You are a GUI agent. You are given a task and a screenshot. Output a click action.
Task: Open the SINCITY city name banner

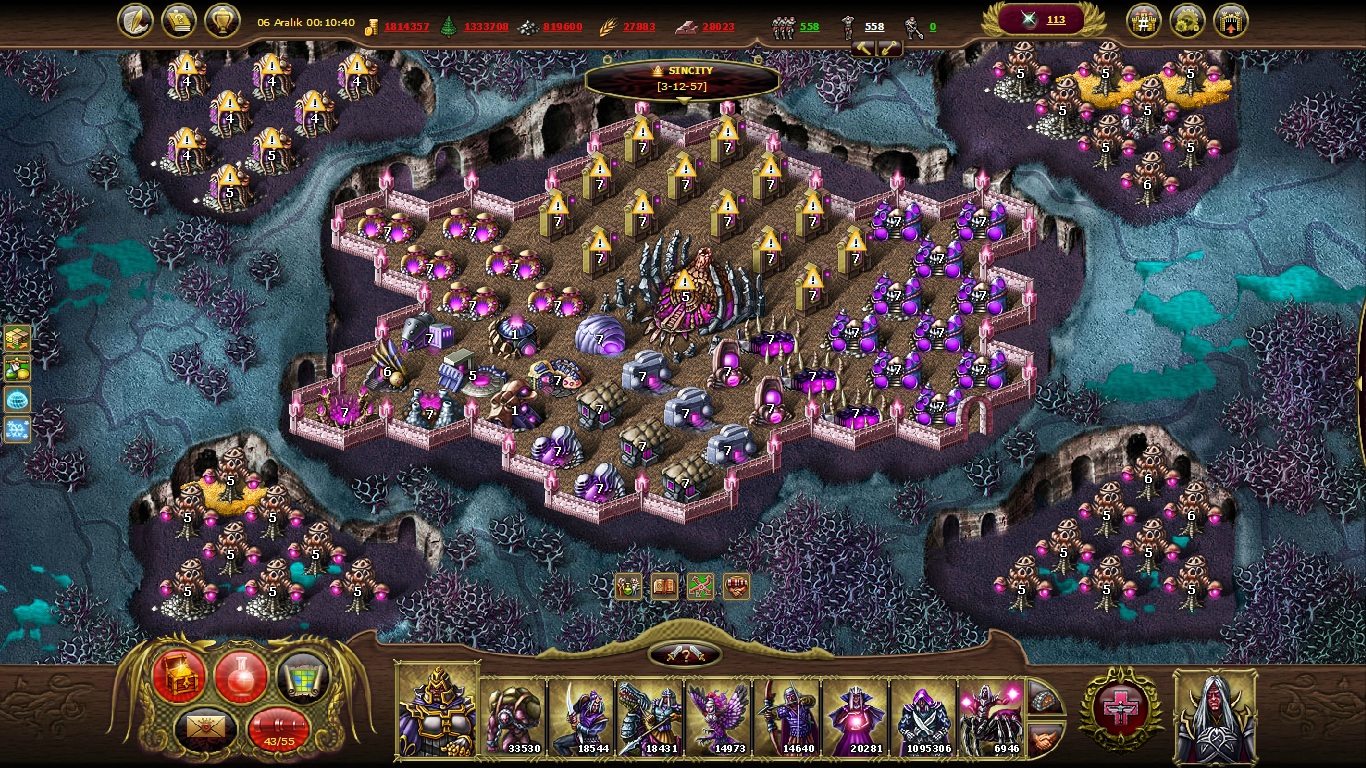[683, 78]
